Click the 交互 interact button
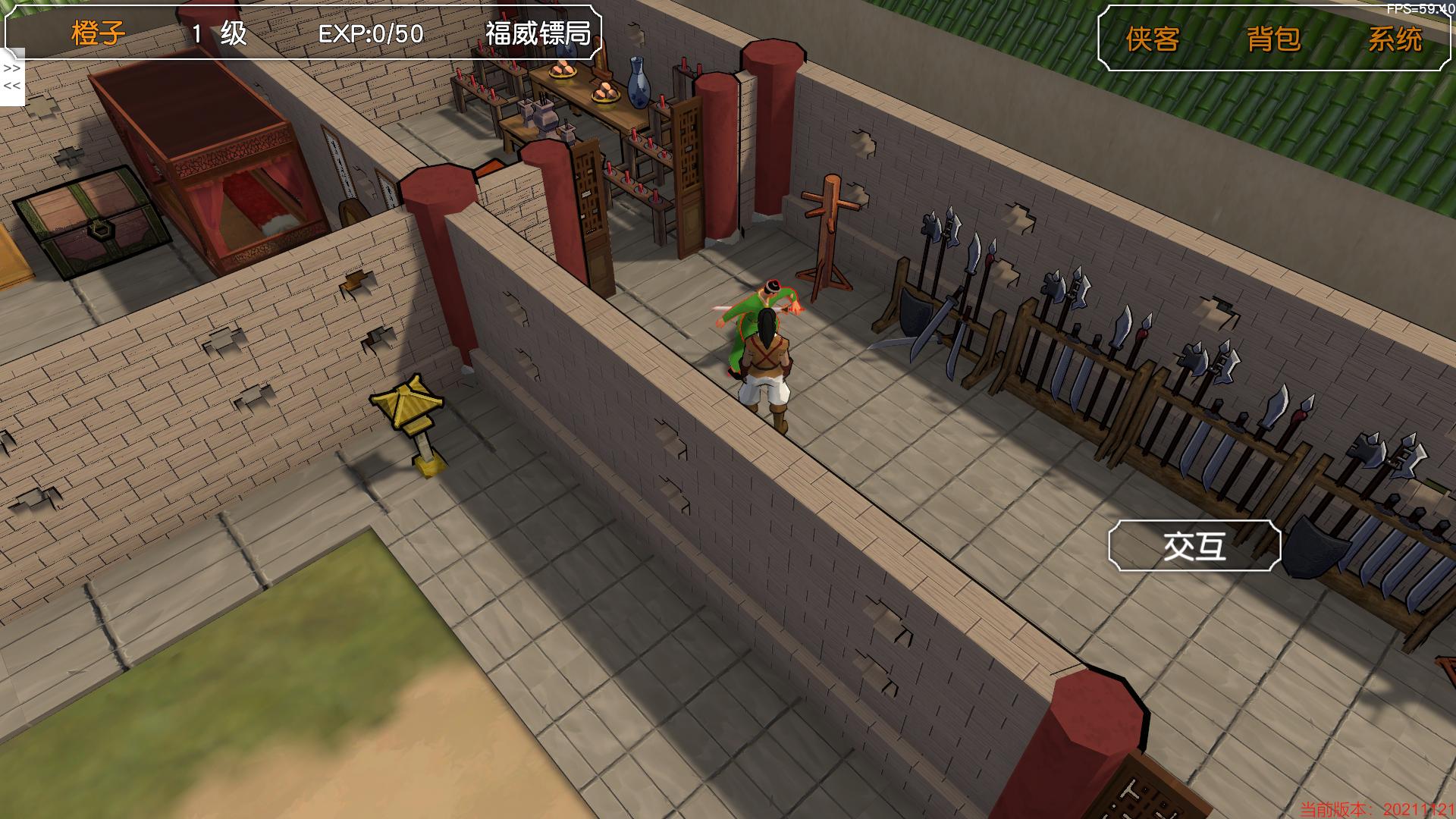The width and height of the screenshot is (1456, 819). tap(1194, 545)
